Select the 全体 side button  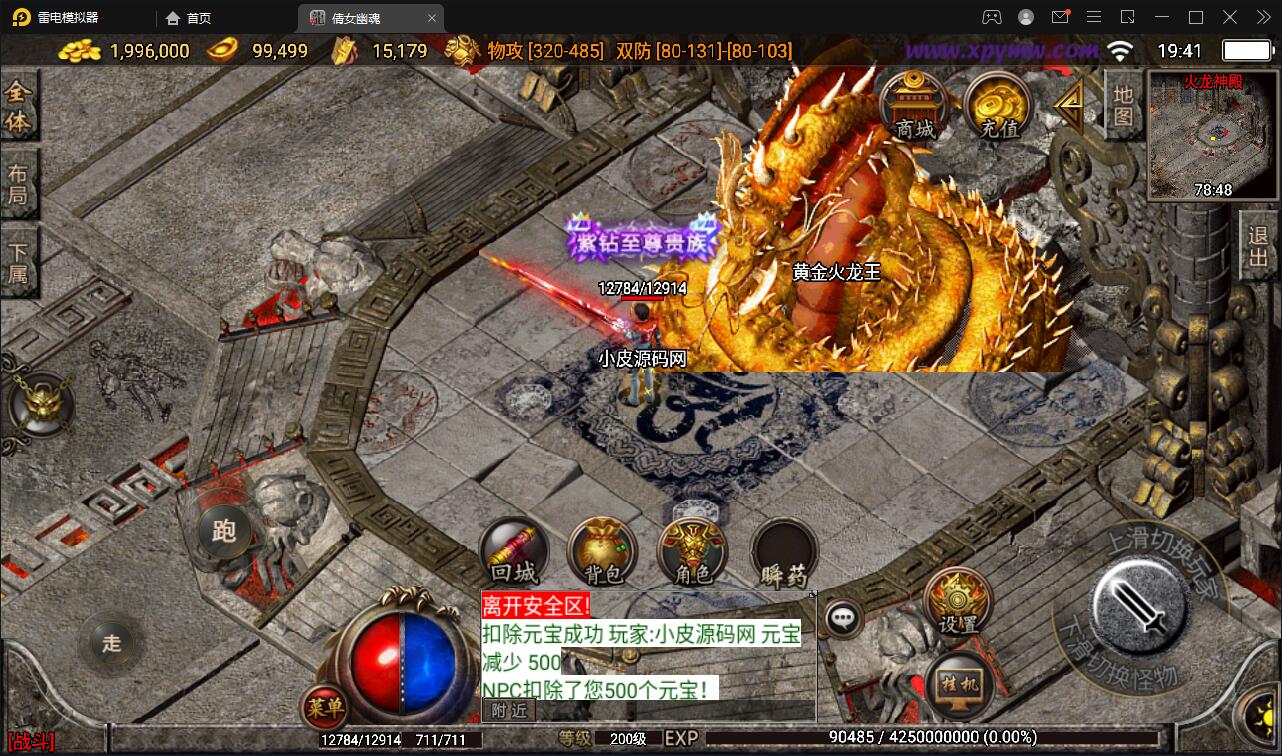[x=18, y=107]
